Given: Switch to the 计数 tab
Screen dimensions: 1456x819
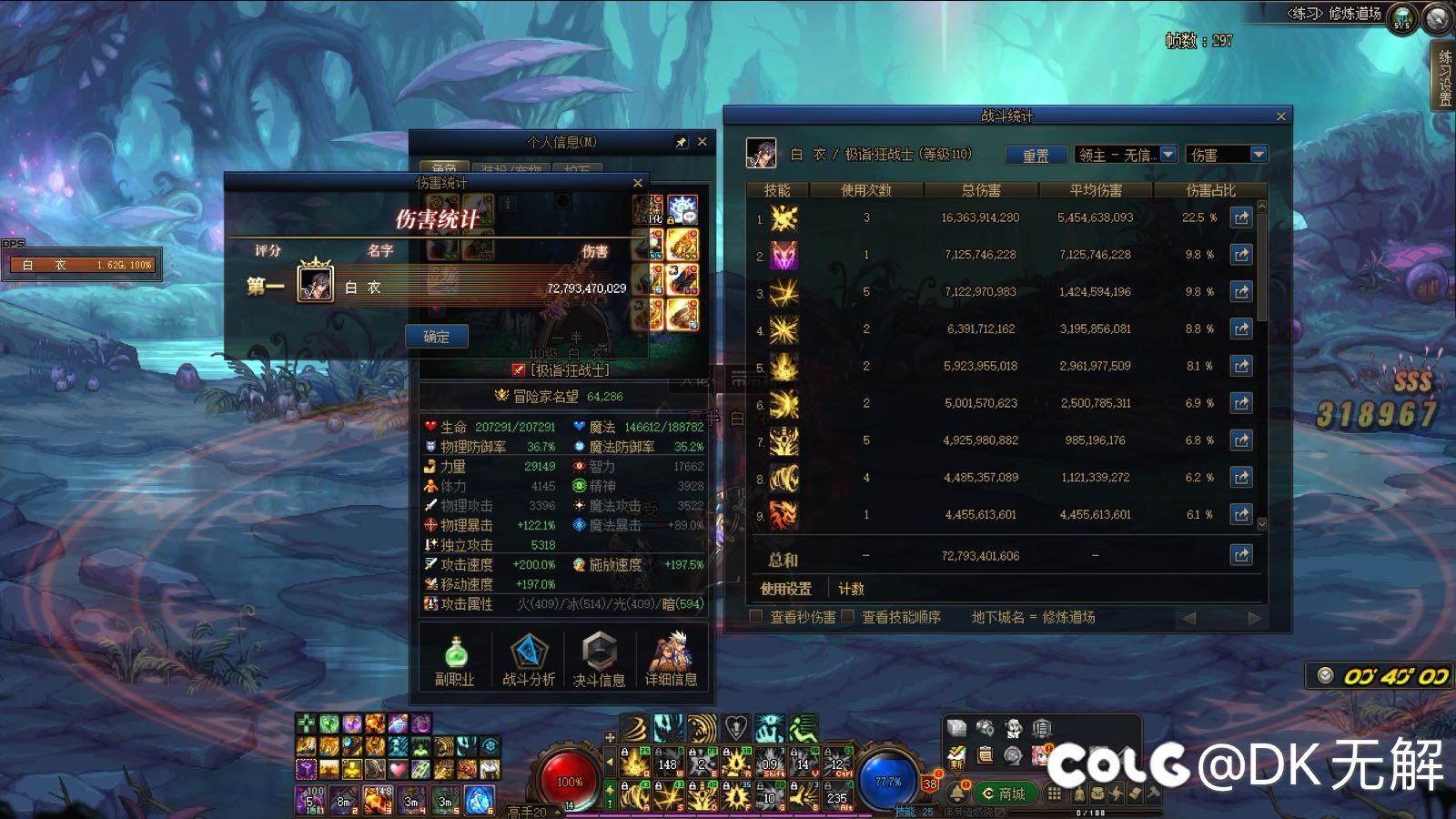Looking at the screenshot, I should click(x=851, y=589).
